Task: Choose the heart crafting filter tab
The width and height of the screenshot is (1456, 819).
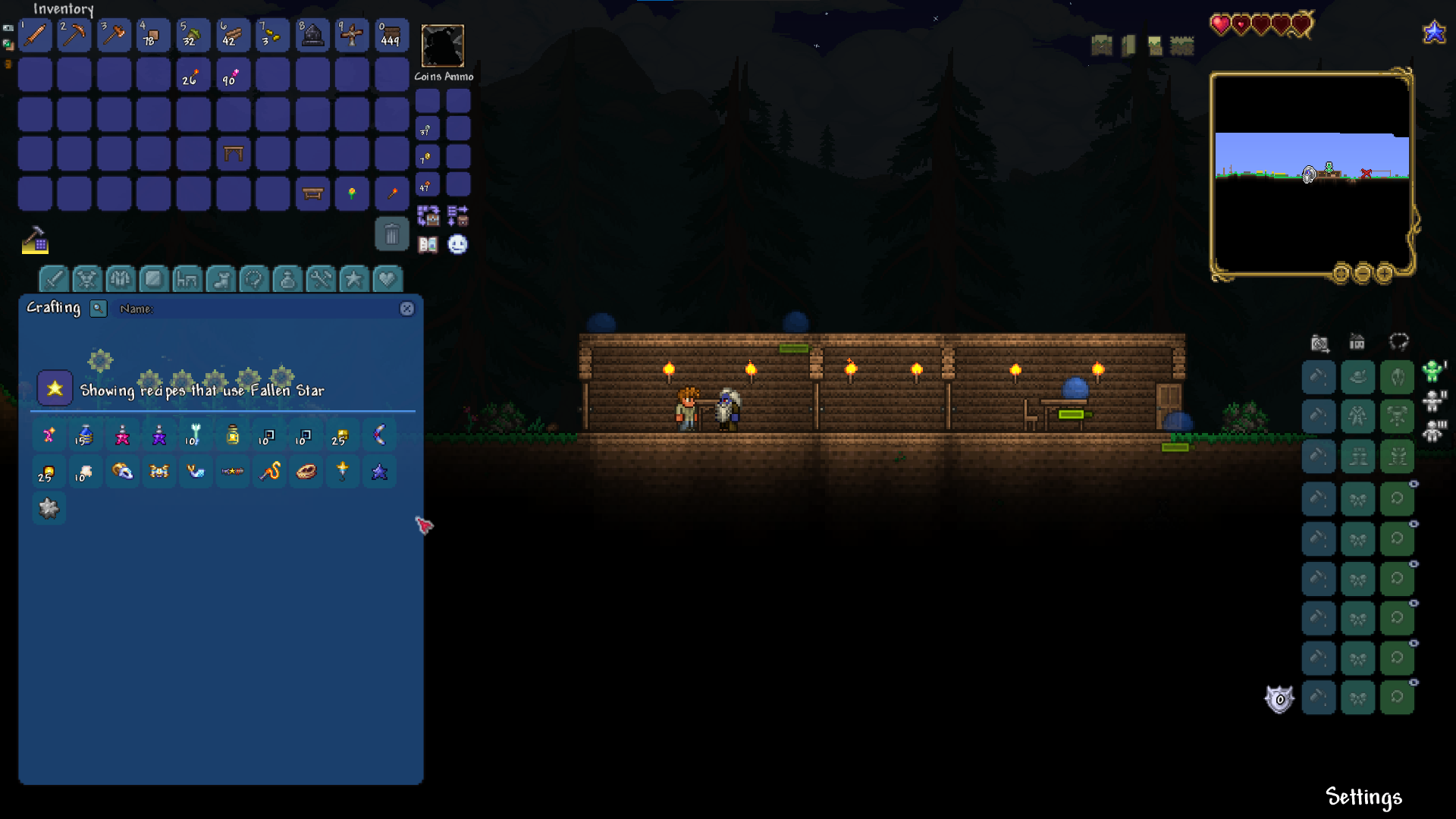Action: click(x=387, y=279)
